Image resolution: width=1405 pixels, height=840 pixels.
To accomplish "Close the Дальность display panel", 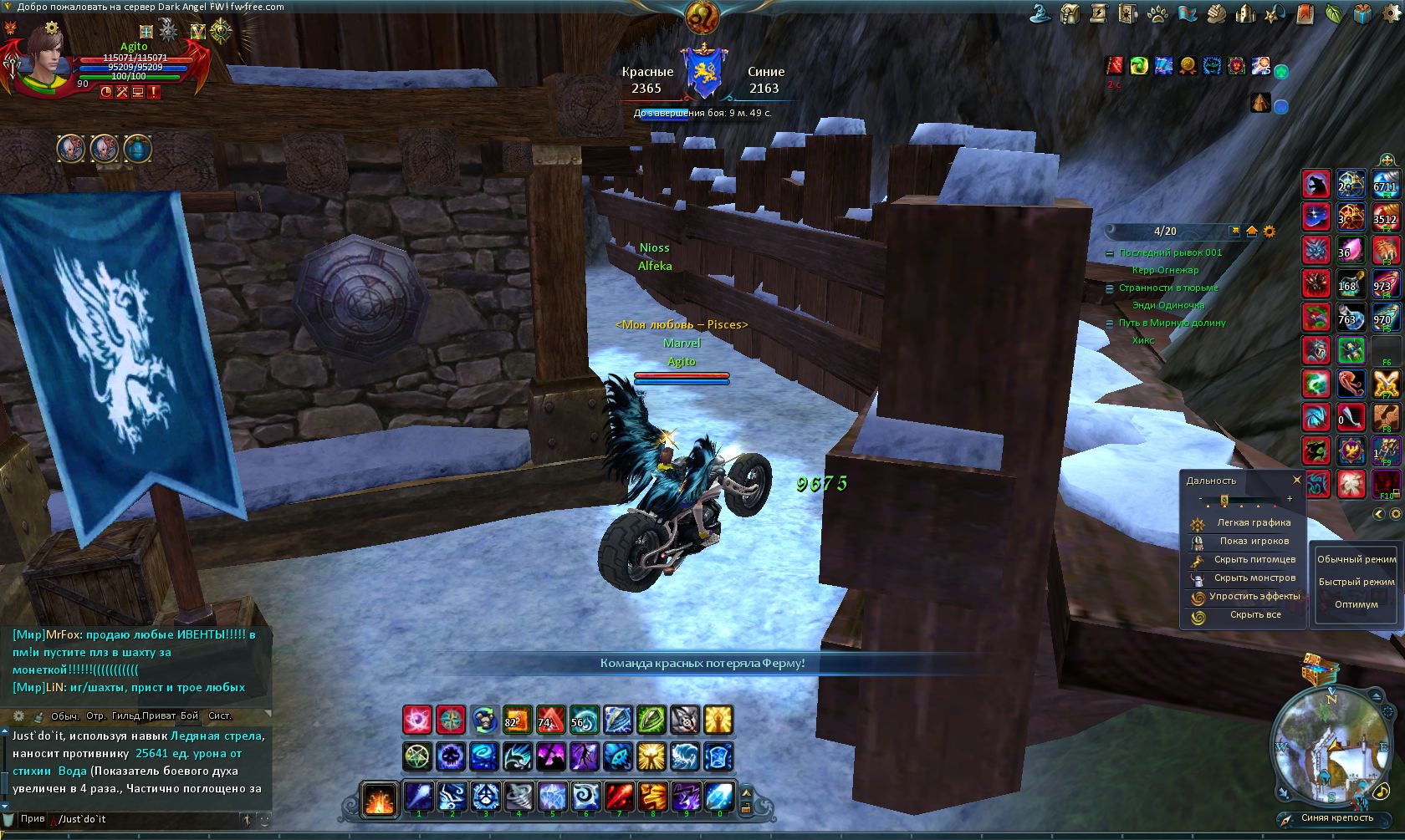I will pos(1297,481).
